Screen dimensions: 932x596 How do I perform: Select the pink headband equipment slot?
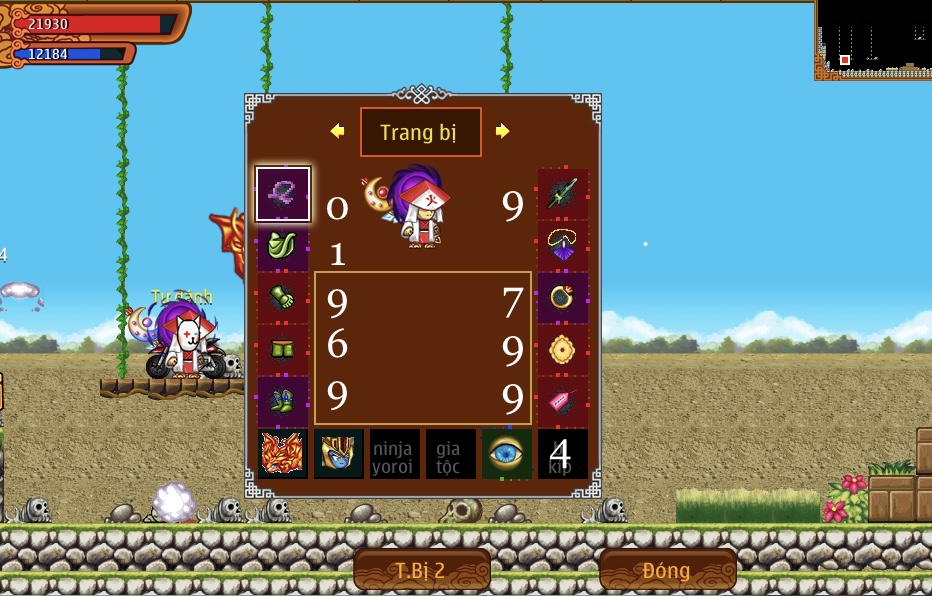coord(283,194)
